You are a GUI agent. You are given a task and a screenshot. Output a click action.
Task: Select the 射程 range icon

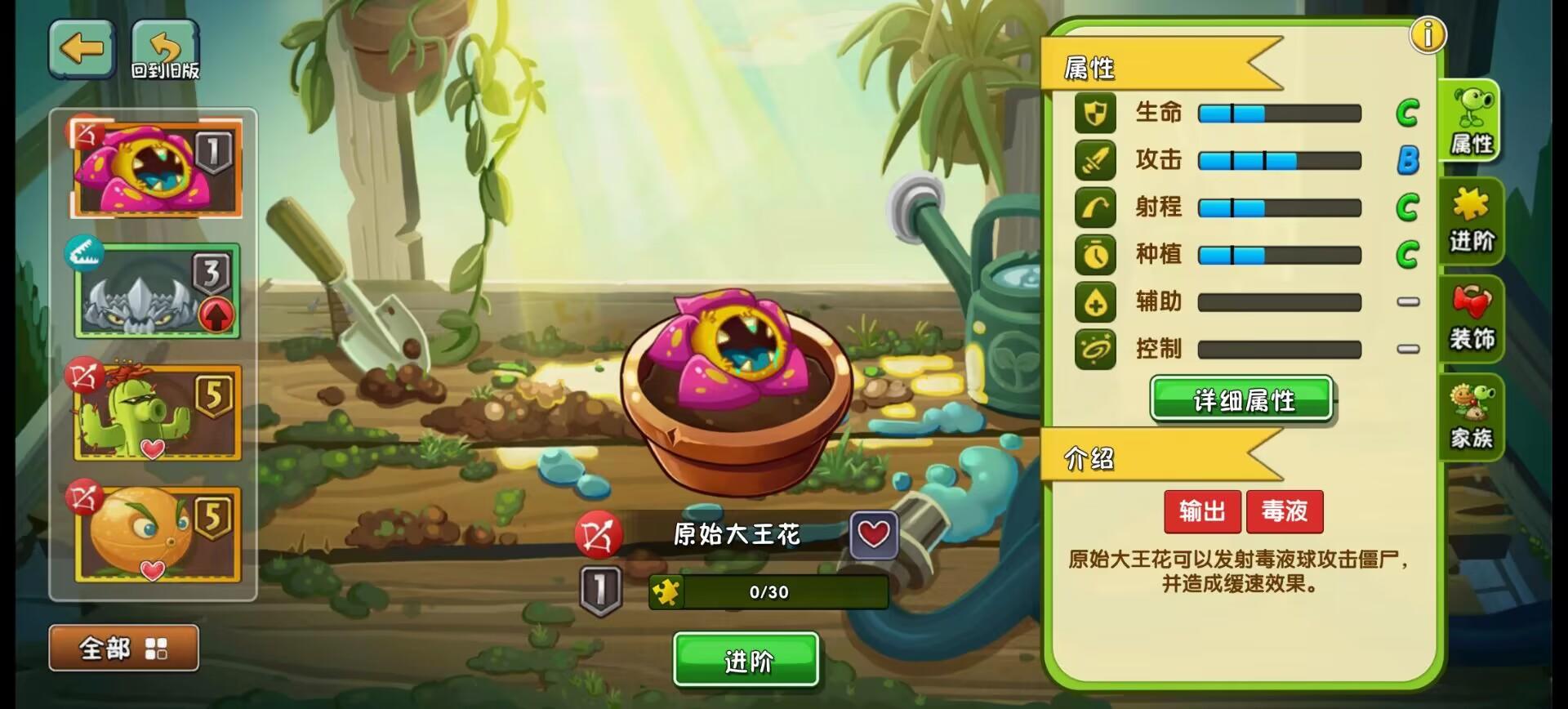click(x=1097, y=208)
